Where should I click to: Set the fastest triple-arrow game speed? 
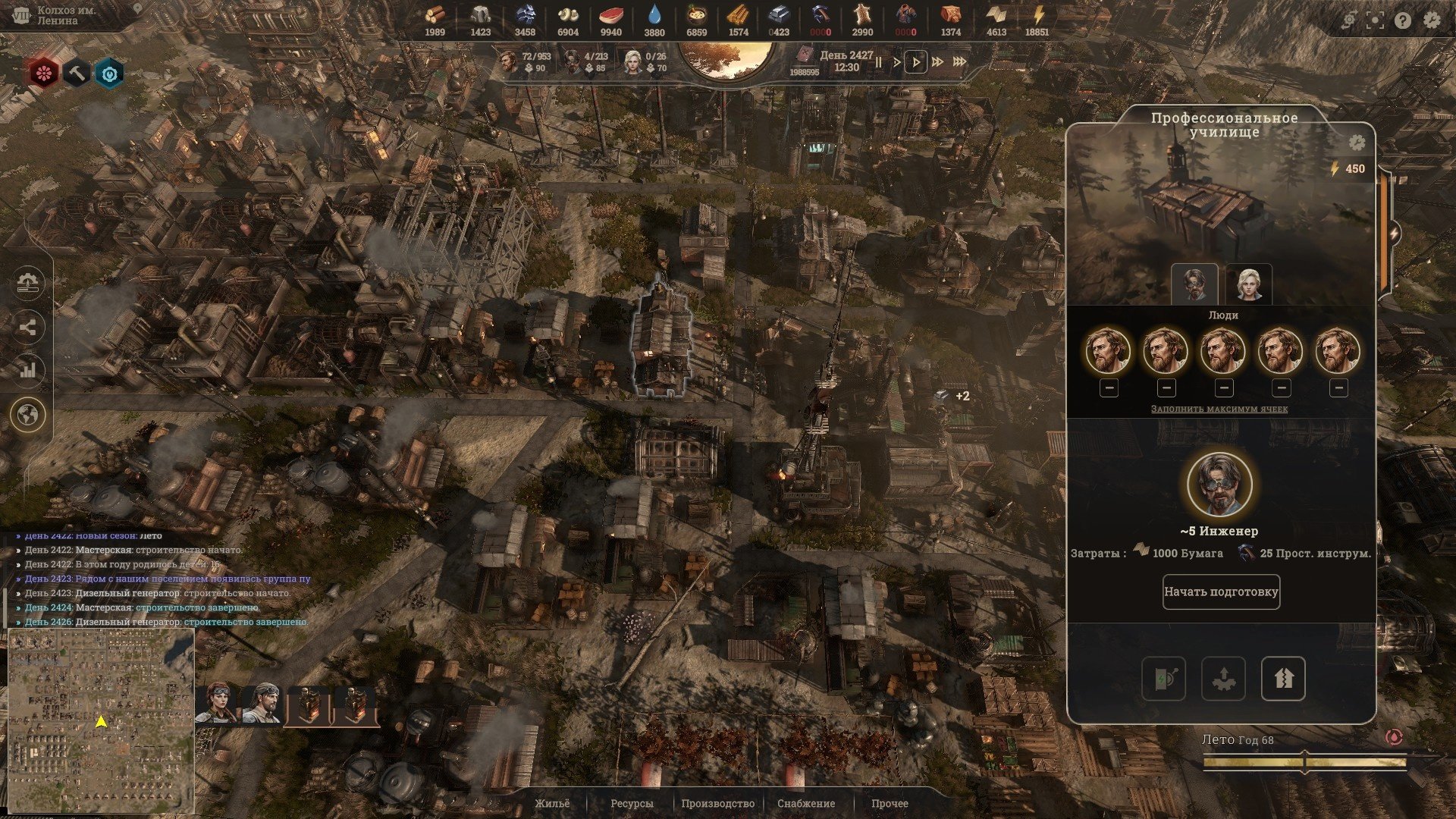959,62
